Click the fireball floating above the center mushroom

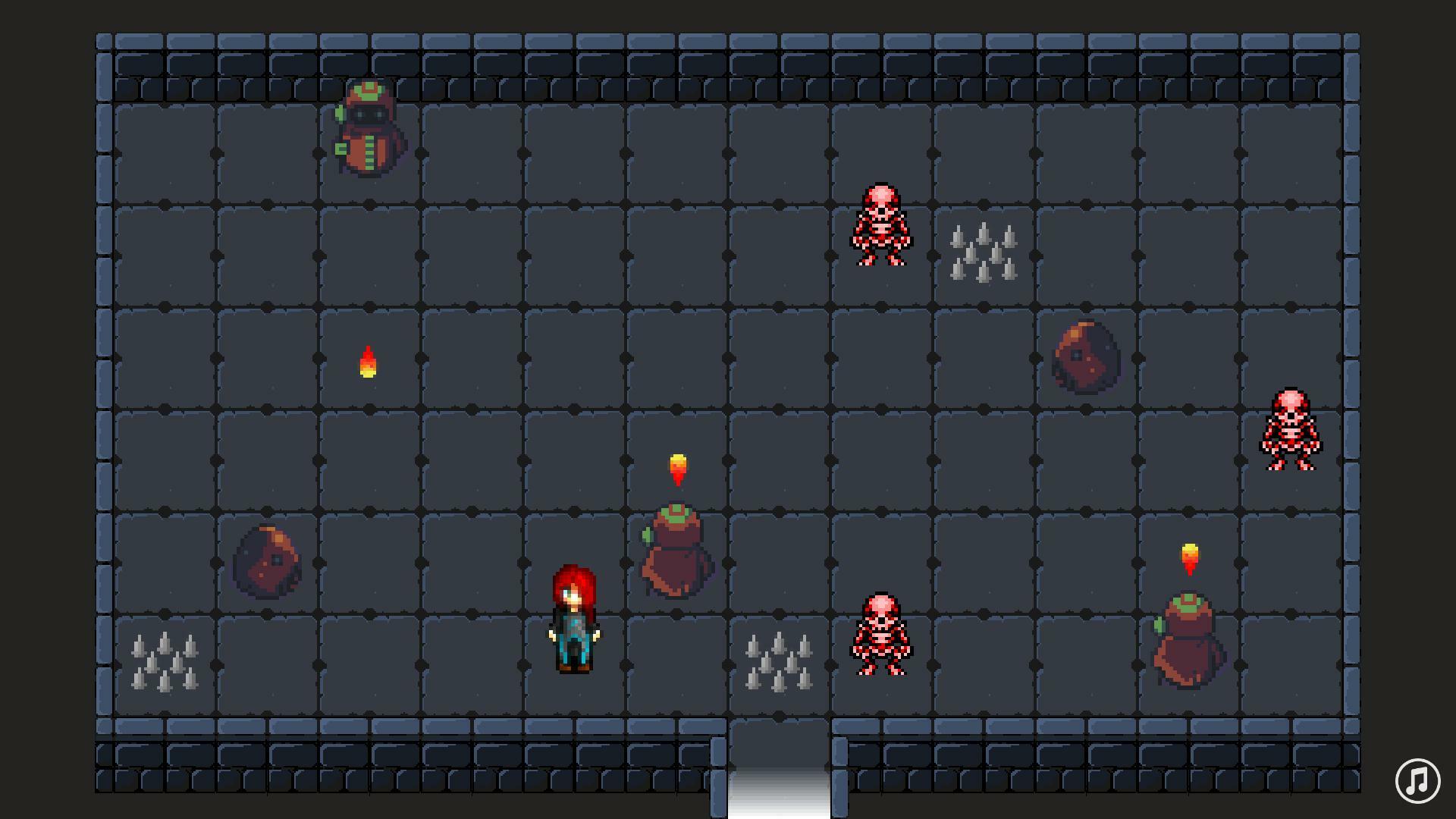click(677, 464)
